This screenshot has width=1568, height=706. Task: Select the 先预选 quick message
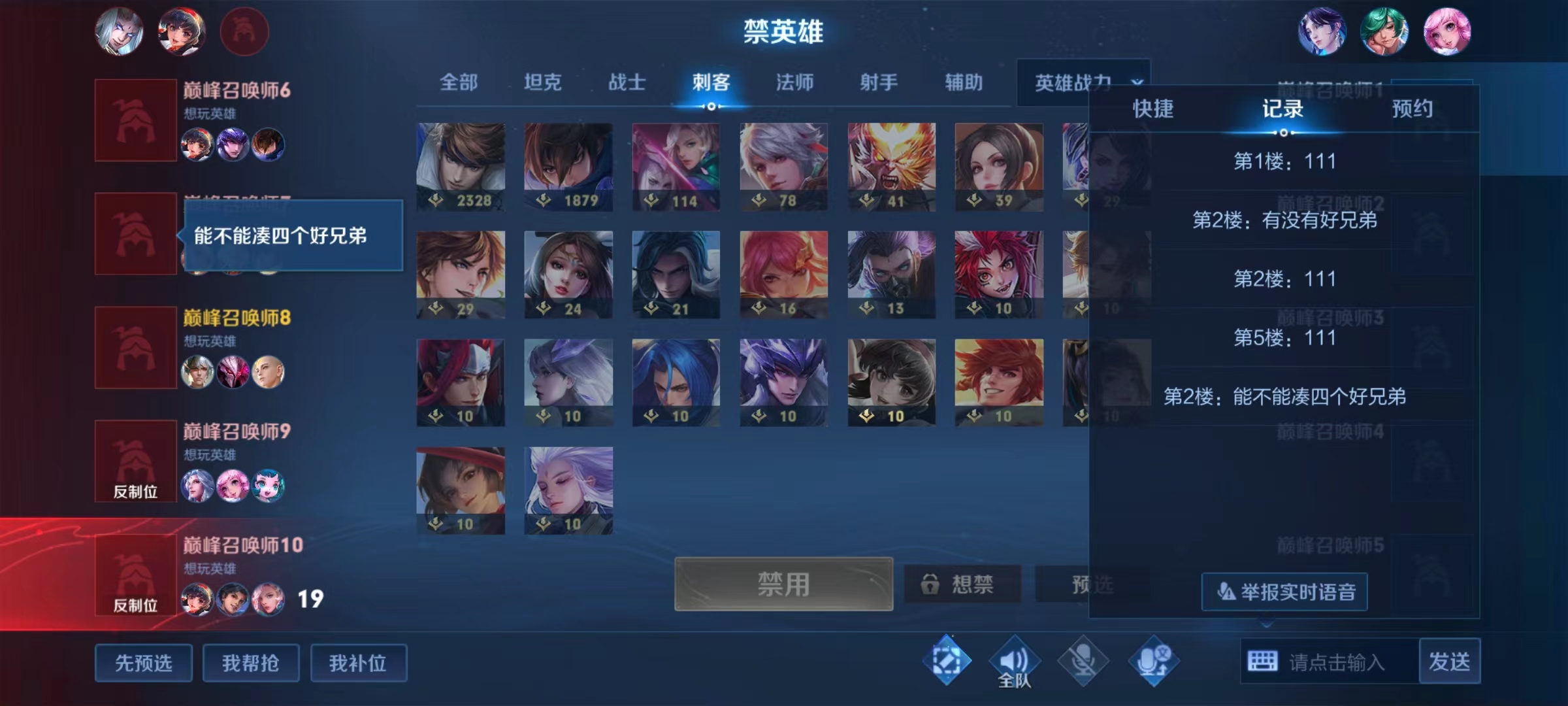(144, 663)
